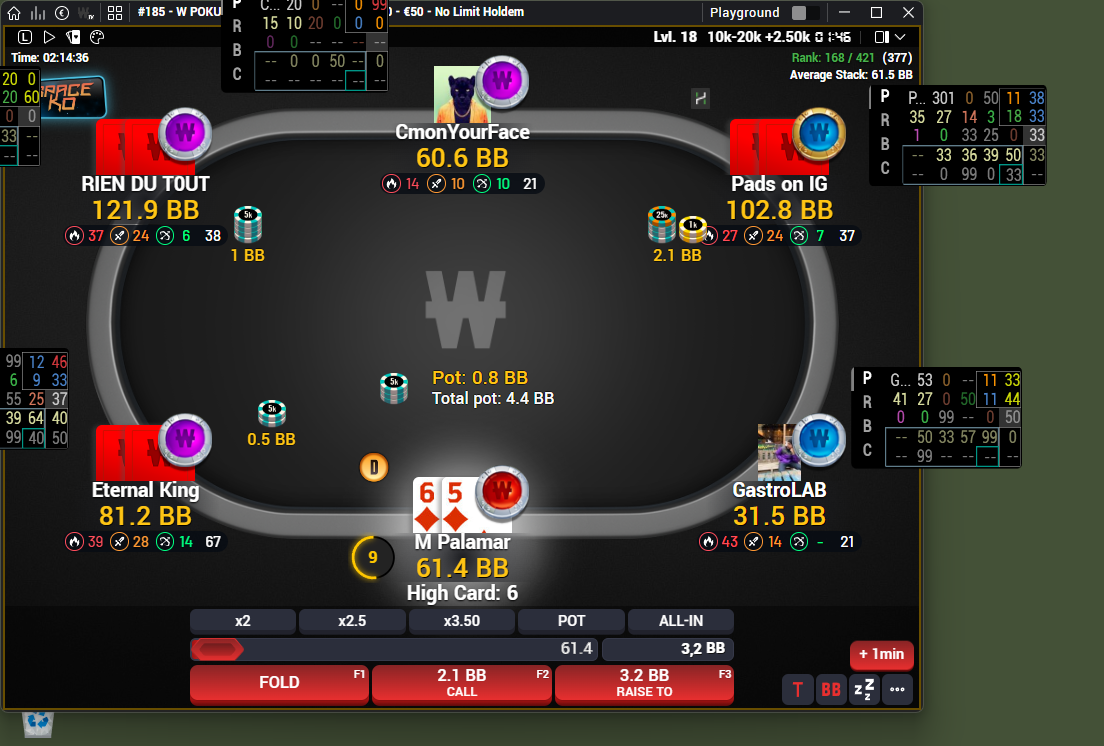
Task: Toggle the BB stack display button
Action: pos(830,690)
